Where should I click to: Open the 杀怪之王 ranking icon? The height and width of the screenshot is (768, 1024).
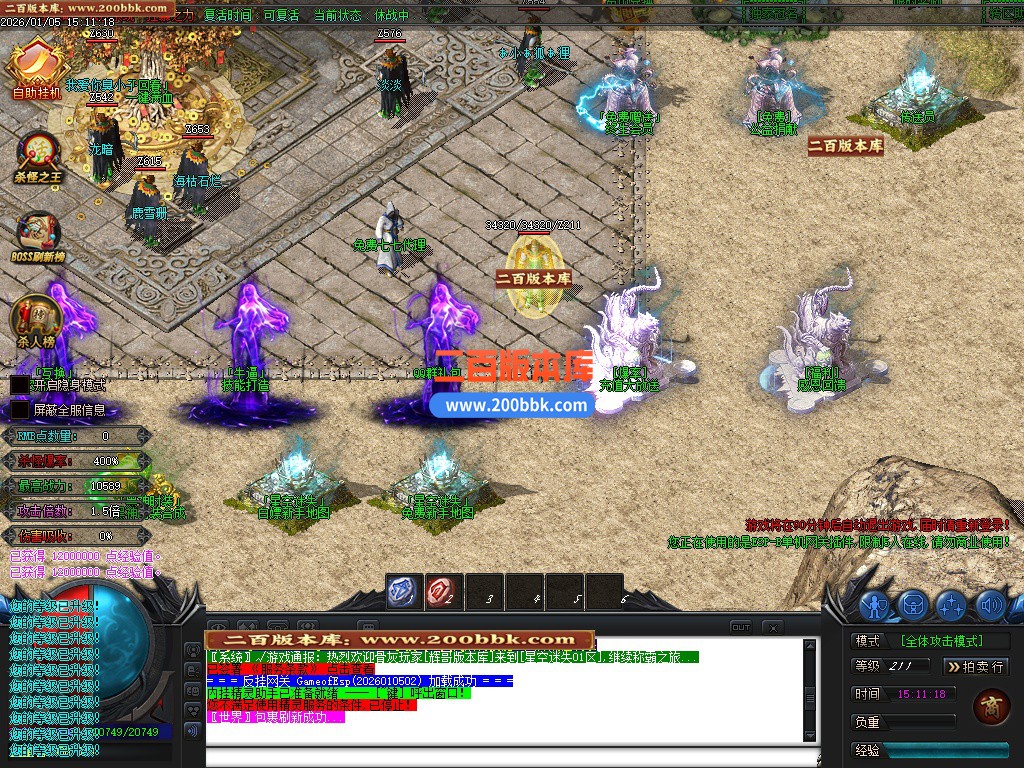point(38,155)
